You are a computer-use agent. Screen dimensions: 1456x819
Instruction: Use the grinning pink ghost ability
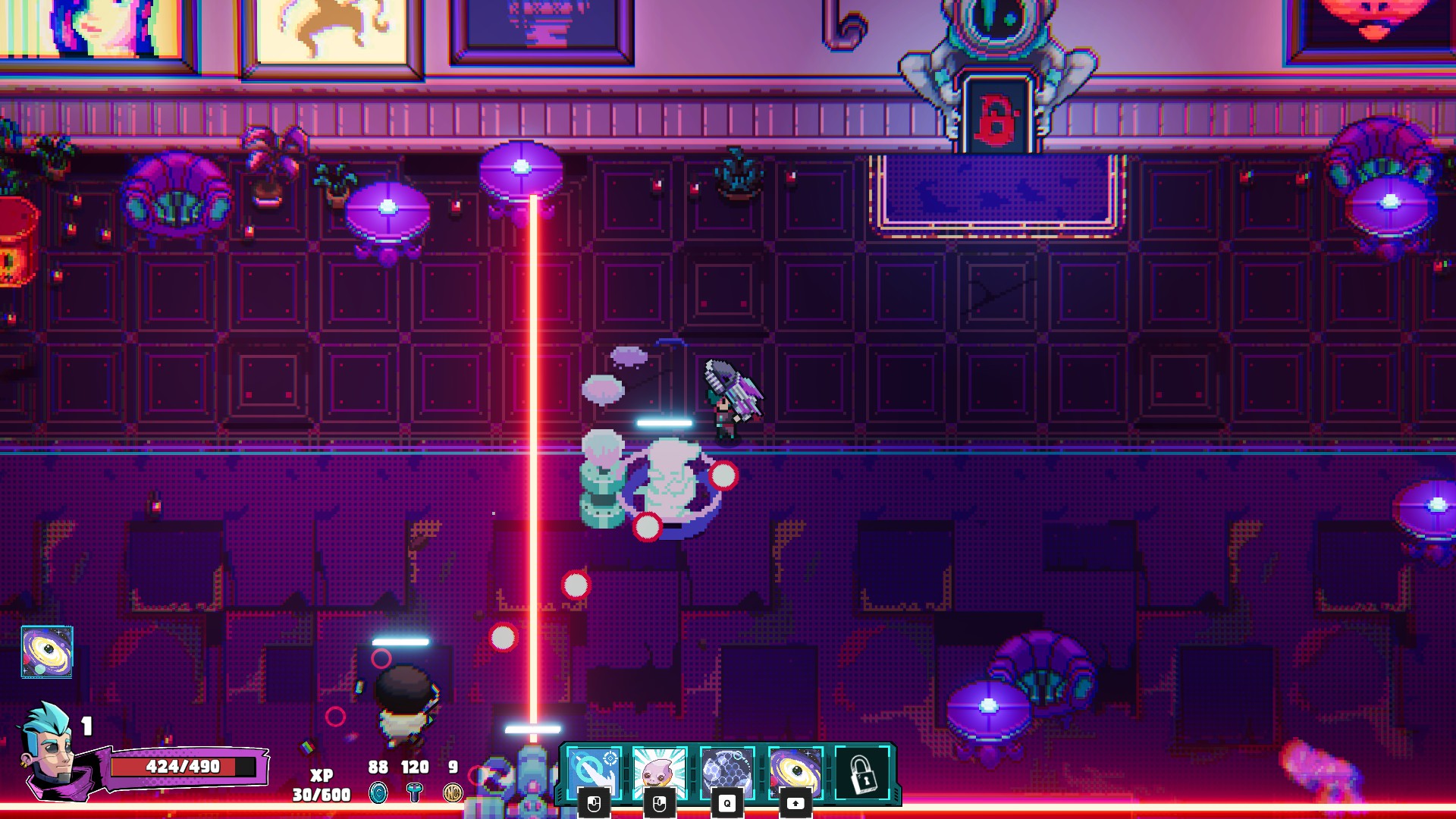[659, 773]
